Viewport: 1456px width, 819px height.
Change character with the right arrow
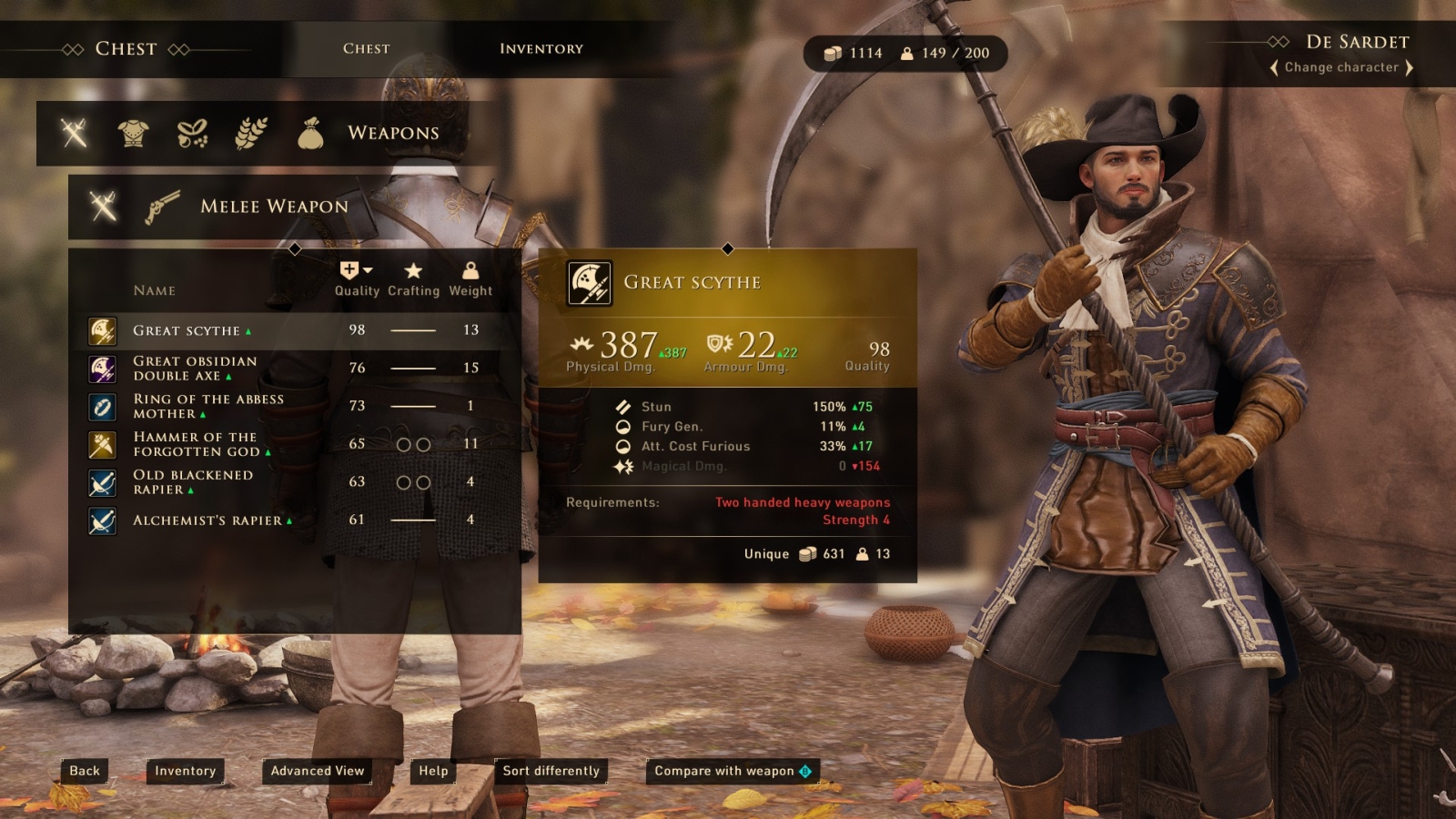point(1409,67)
